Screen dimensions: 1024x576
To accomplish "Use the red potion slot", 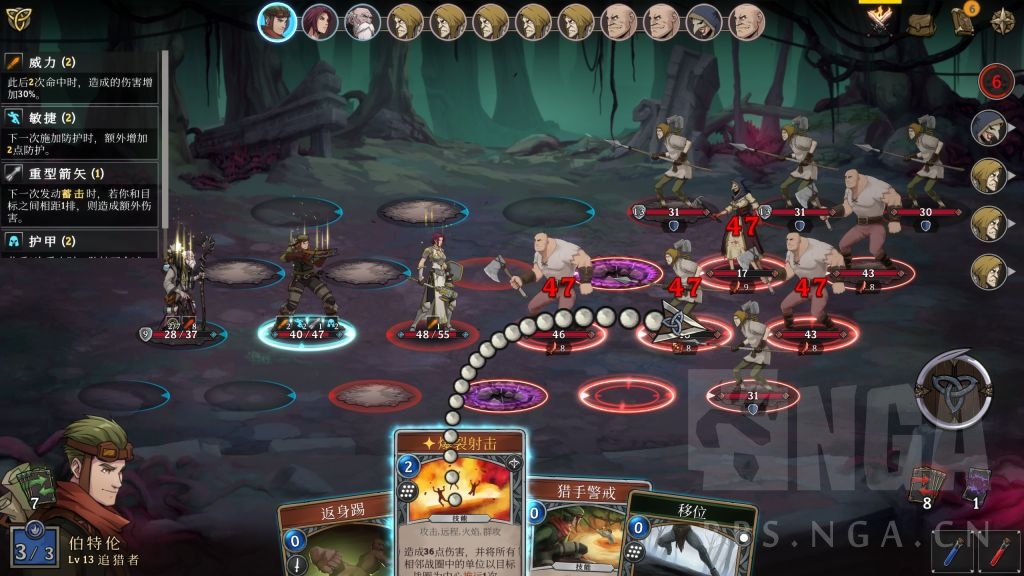I will click(999, 552).
